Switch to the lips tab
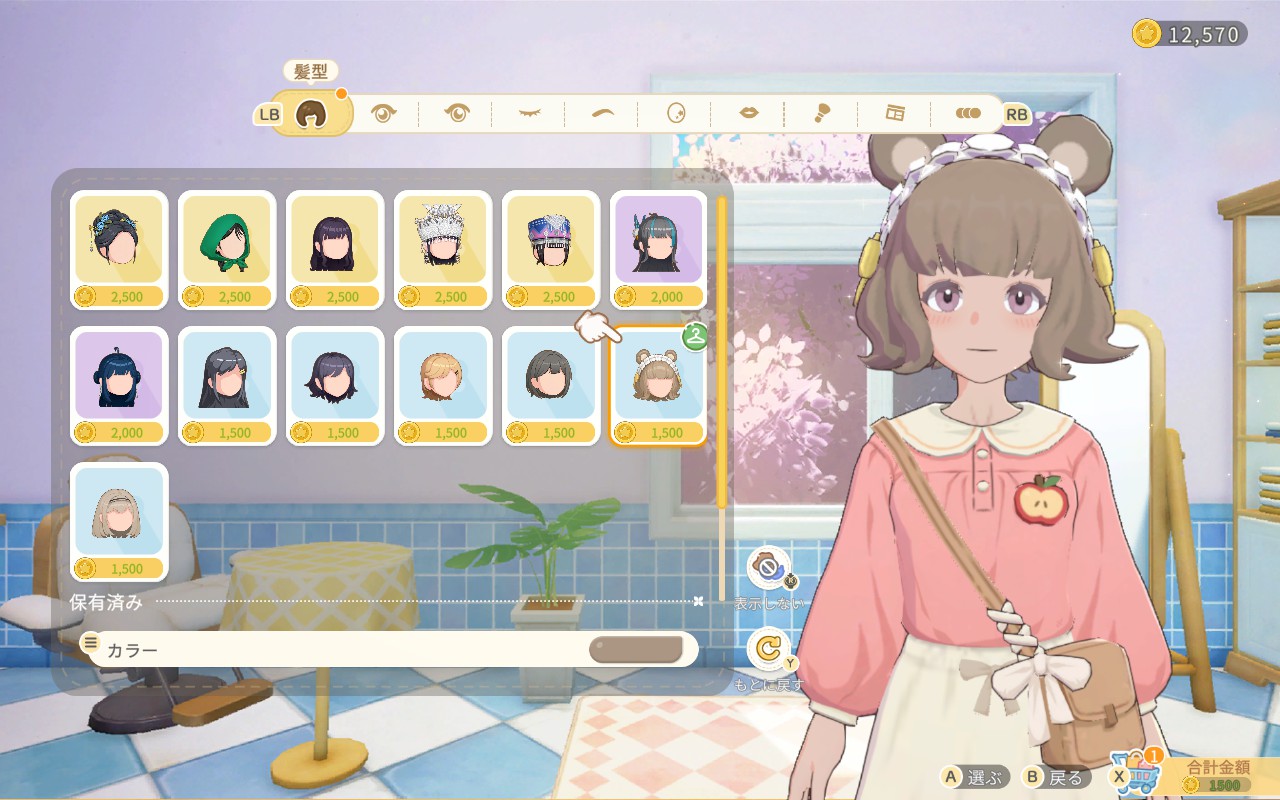1280x800 pixels. pyautogui.click(x=749, y=113)
